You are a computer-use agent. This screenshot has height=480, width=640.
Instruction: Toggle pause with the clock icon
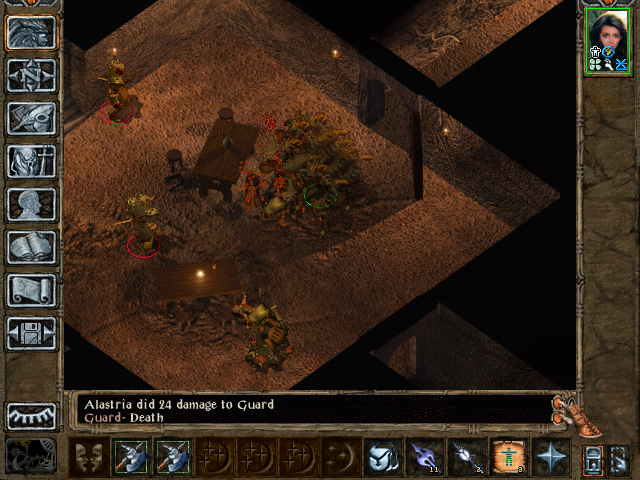(x=32, y=456)
